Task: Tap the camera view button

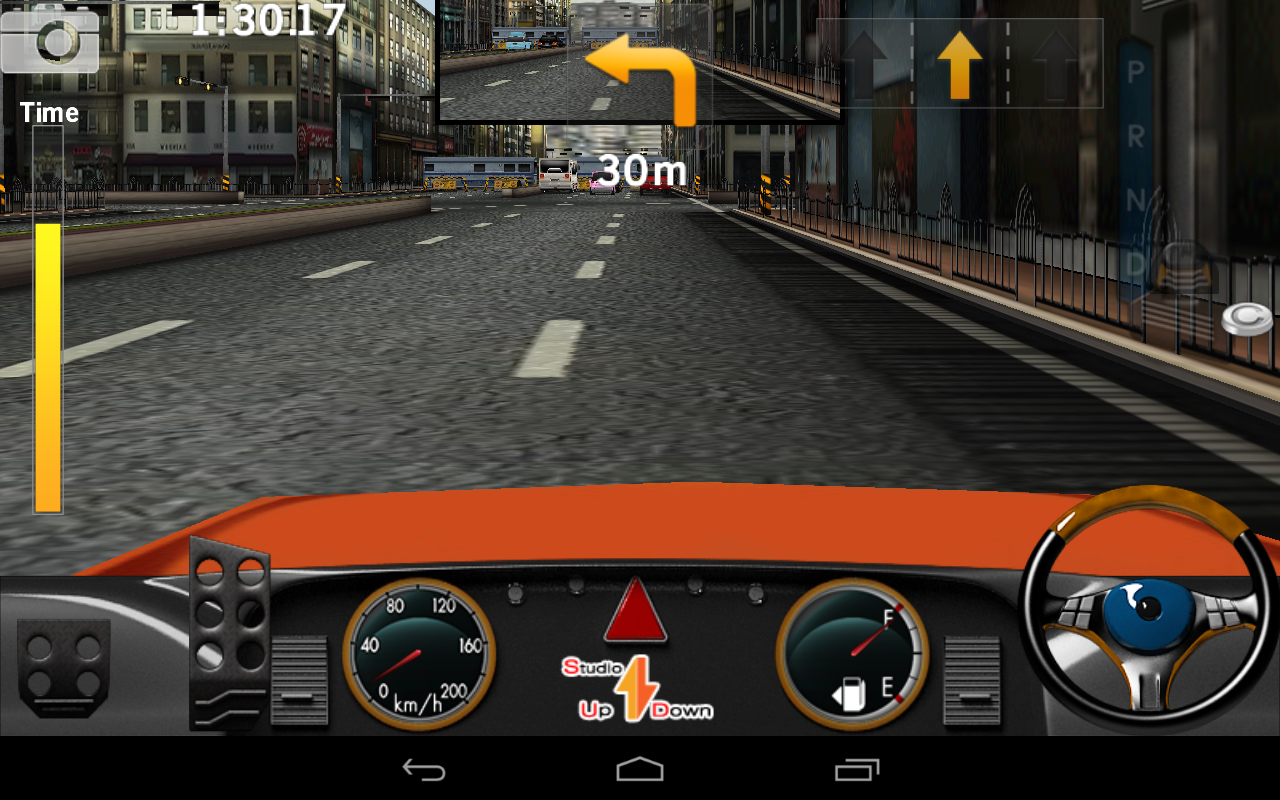Action: [x=50, y=40]
